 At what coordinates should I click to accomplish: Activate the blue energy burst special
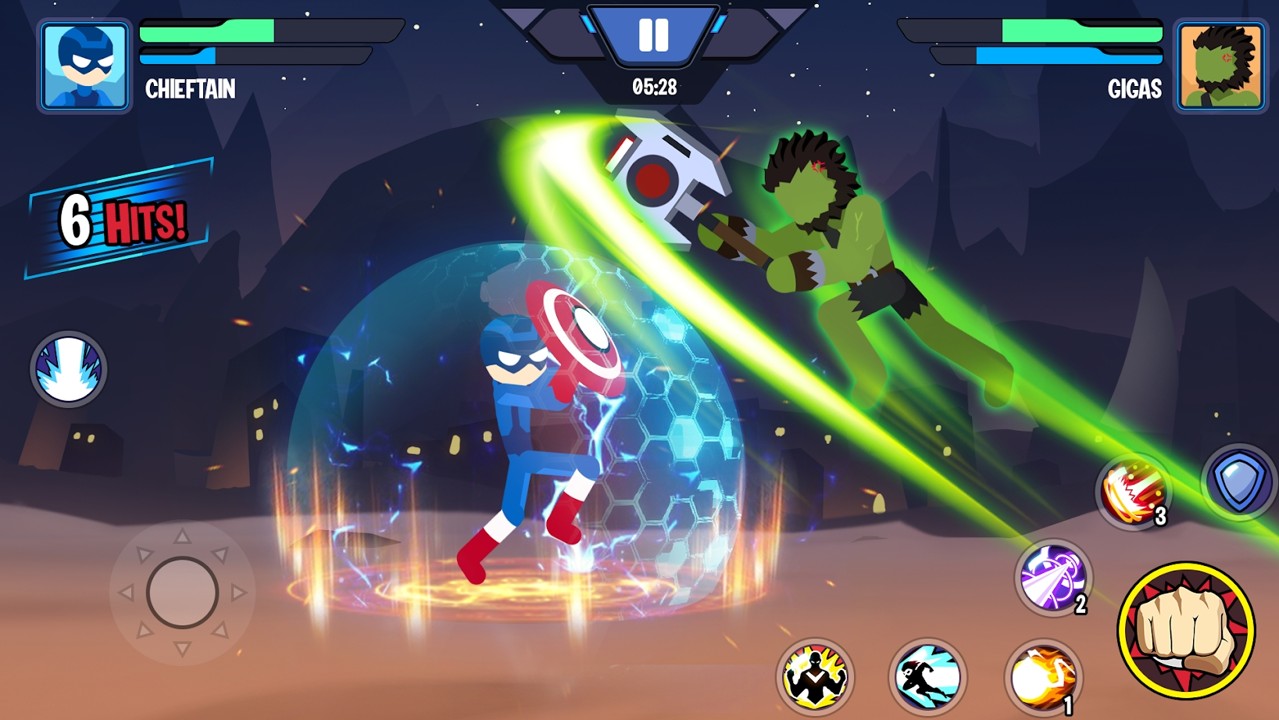pyautogui.click(x=68, y=369)
